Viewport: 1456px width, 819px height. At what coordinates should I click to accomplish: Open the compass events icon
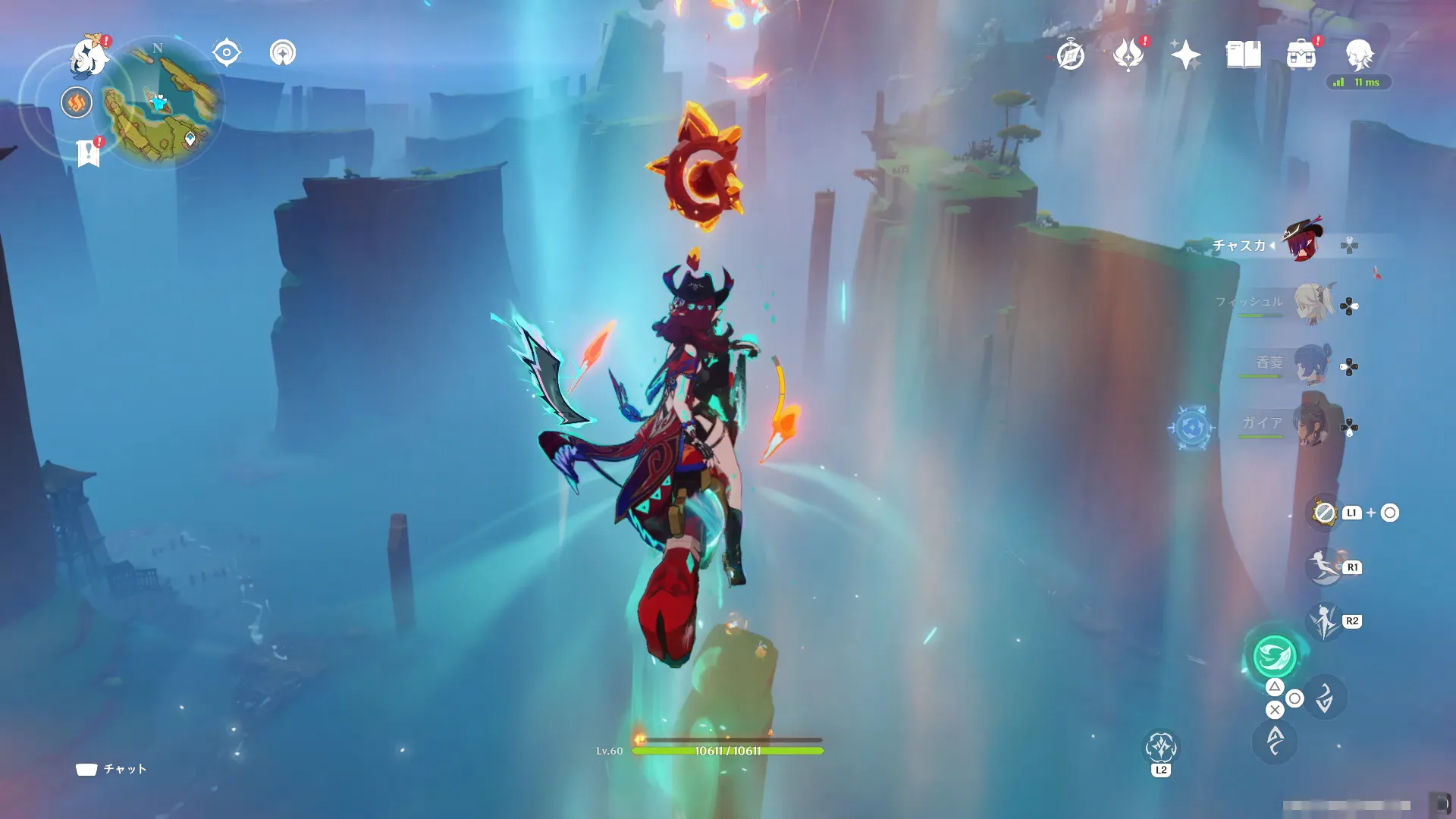(1070, 55)
